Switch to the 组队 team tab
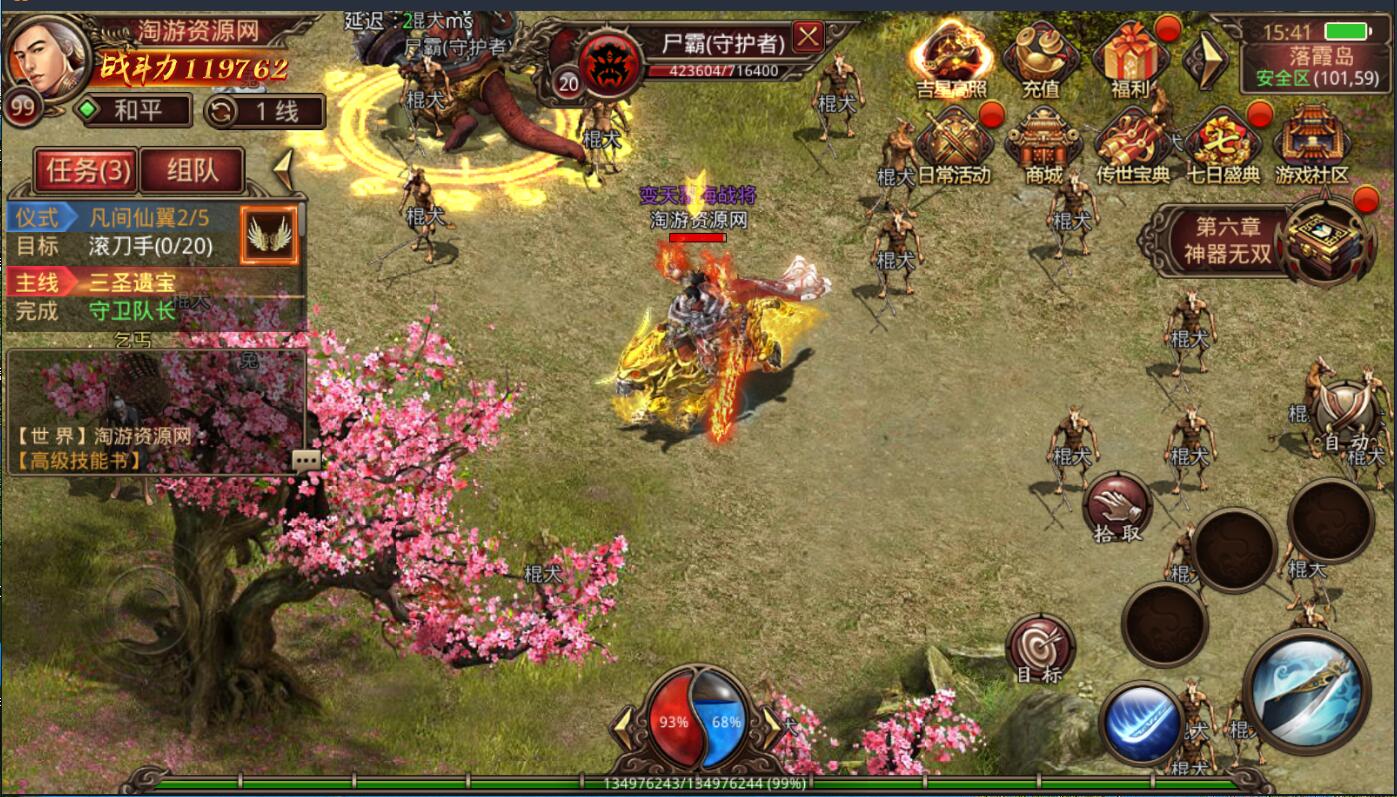This screenshot has height=797, width=1397. [x=192, y=171]
